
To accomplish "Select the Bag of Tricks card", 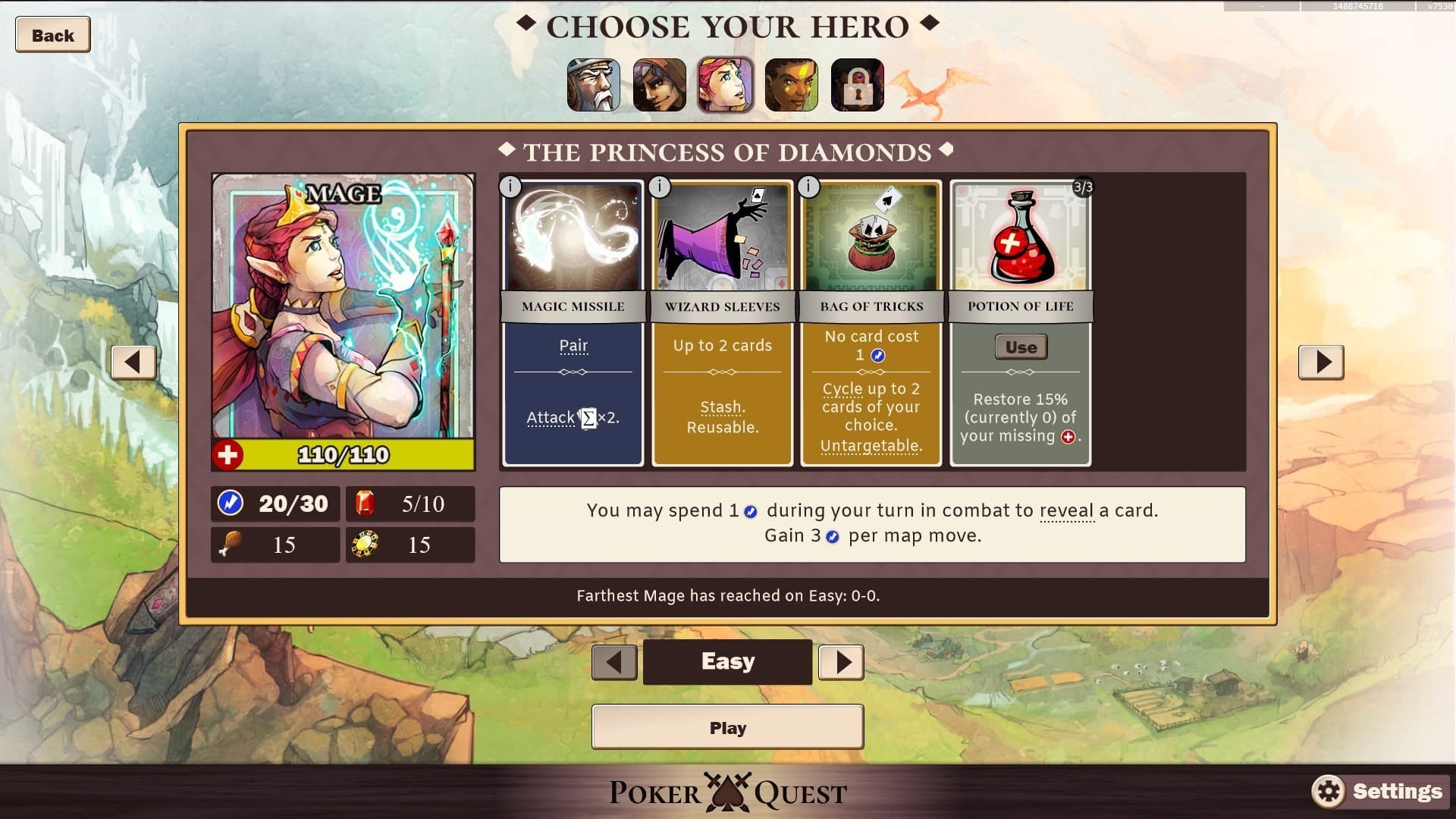I will click(871, 239).
